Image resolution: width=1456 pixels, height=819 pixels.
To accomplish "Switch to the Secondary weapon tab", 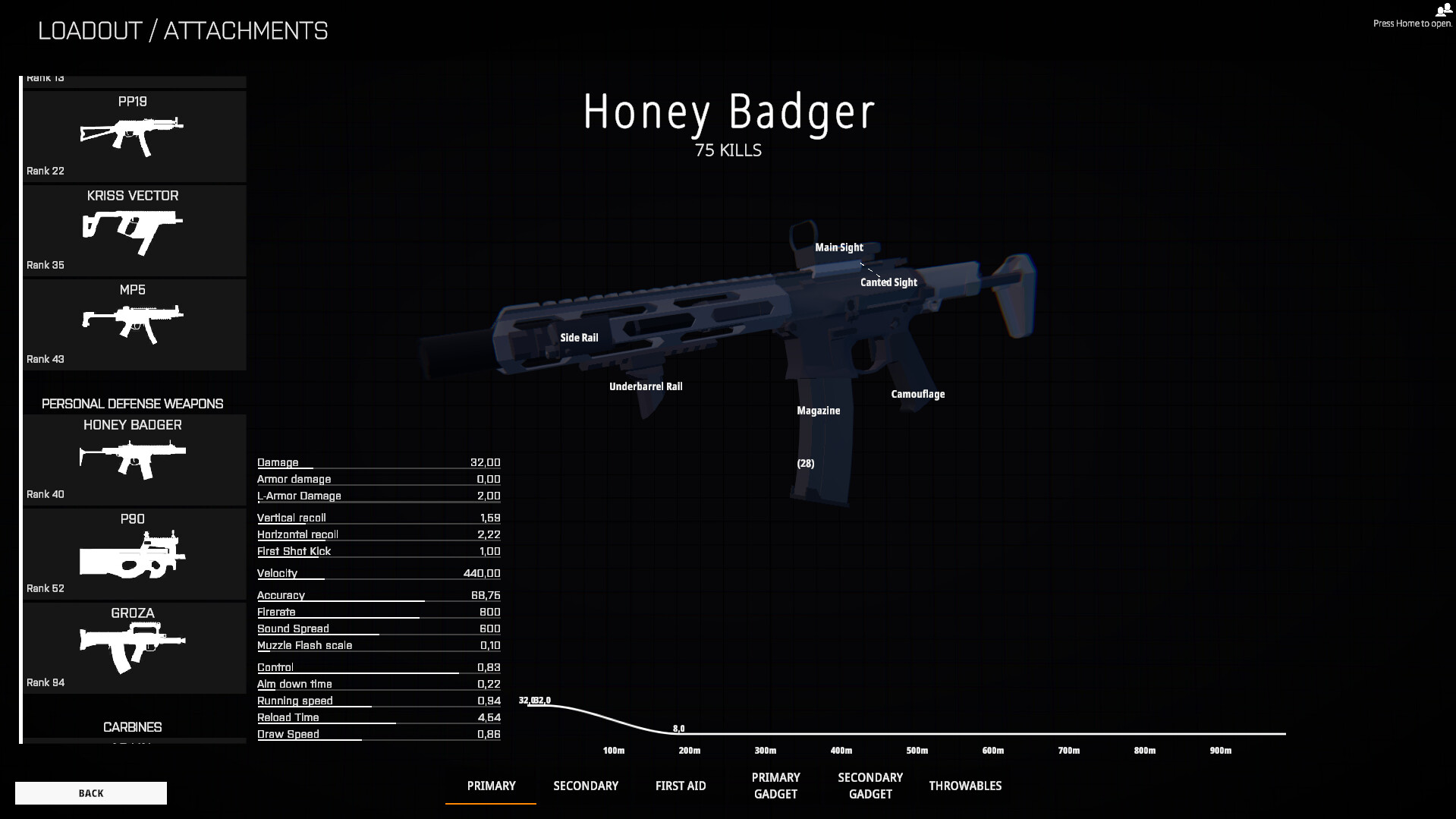I will pyautogui.click(x=585, y=786).
